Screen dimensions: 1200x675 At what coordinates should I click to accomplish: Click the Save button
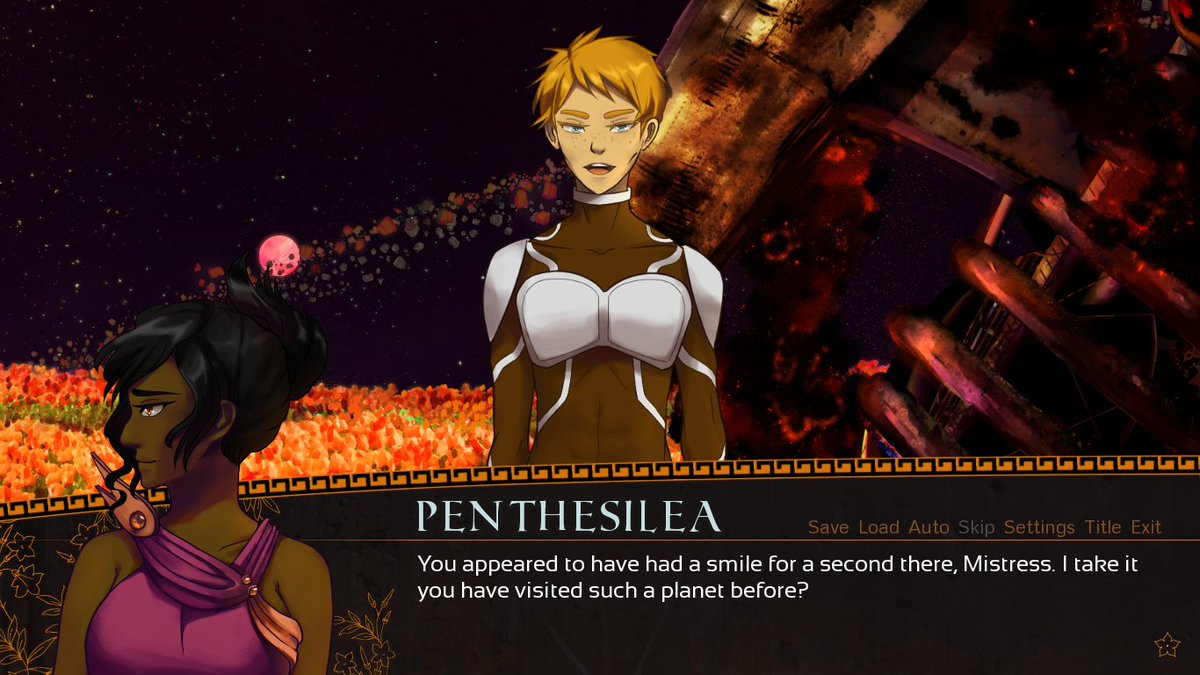[828, 527]
